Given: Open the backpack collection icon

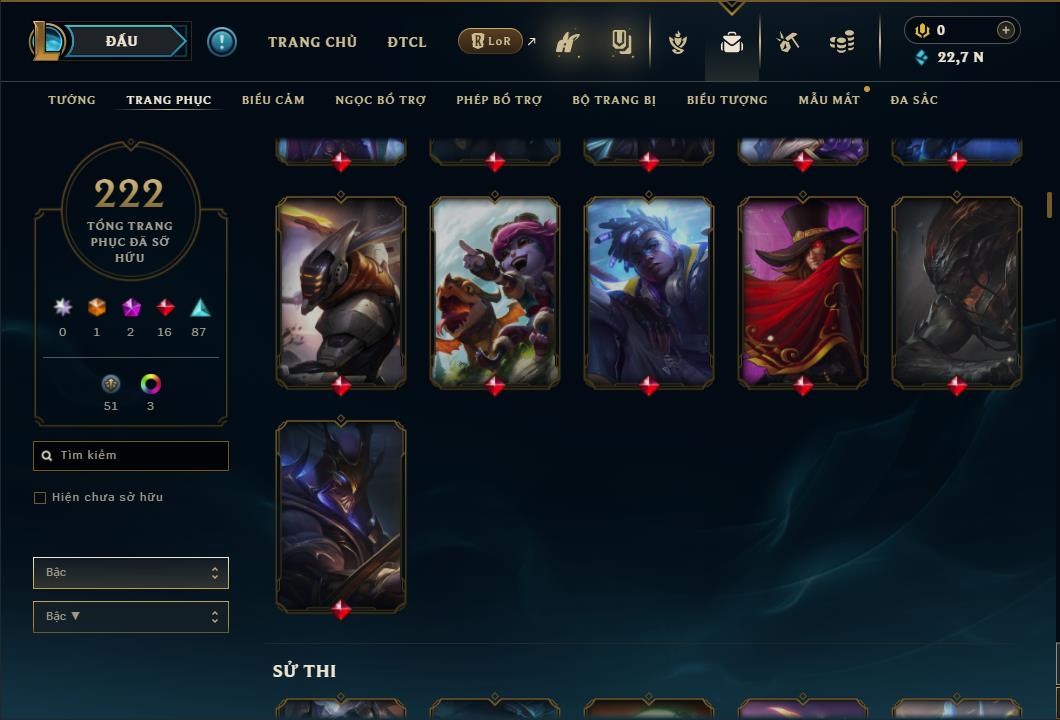Looking at the screenshot, I should point(732,43).
